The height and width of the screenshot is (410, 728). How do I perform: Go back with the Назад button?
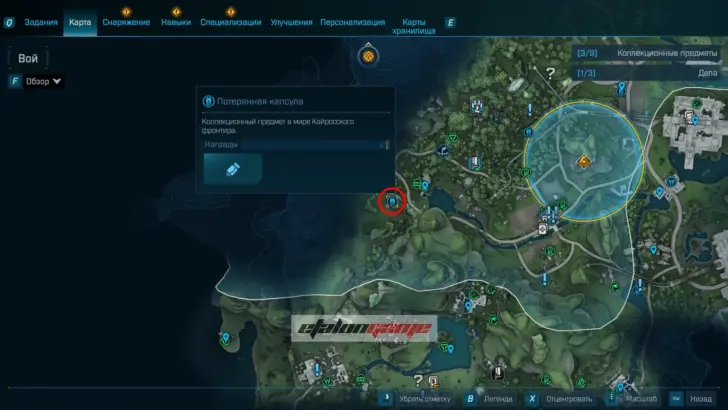click(698, 398)
